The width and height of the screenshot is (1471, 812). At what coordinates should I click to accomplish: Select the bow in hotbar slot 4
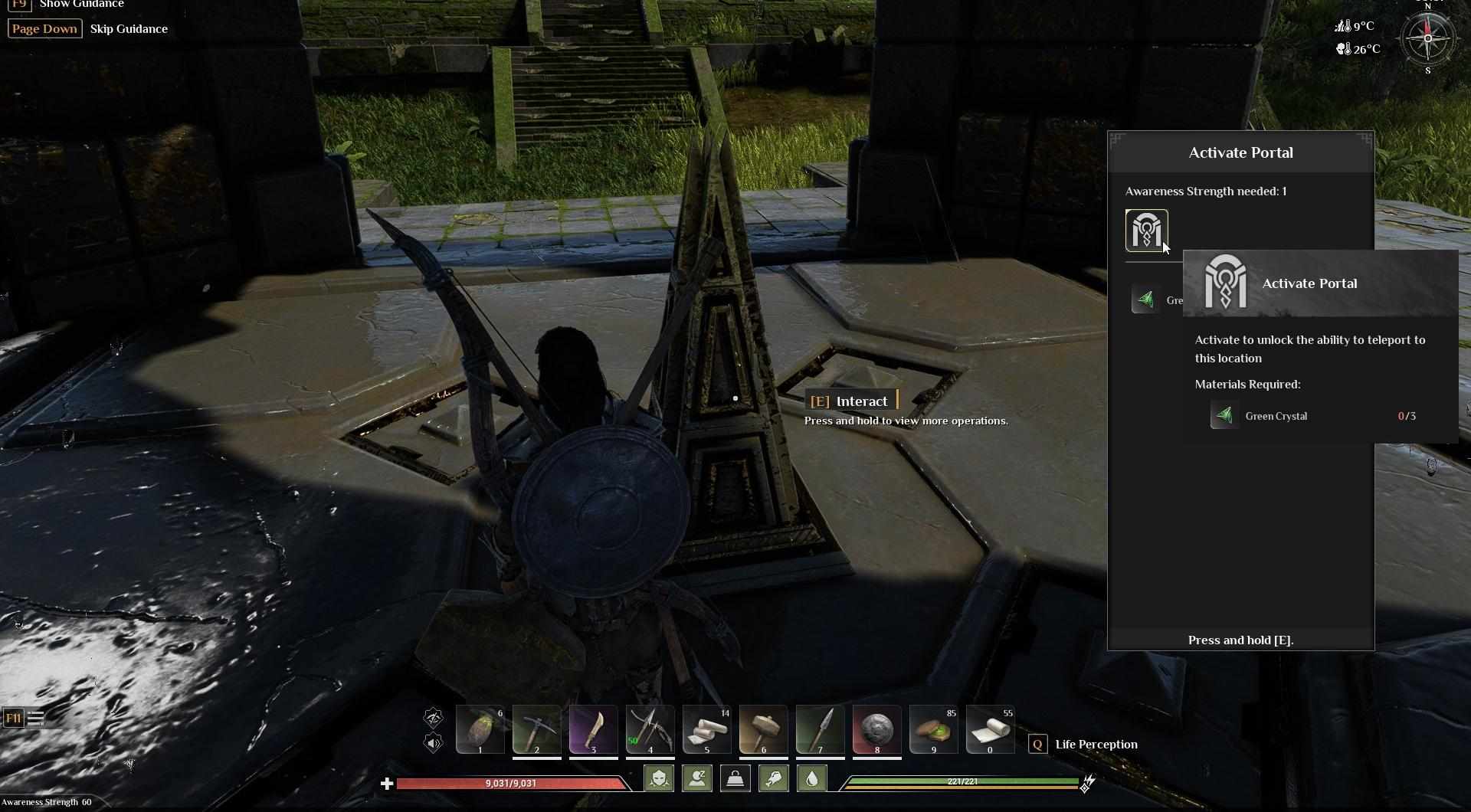pyautogui.click(x=650, y=730)
